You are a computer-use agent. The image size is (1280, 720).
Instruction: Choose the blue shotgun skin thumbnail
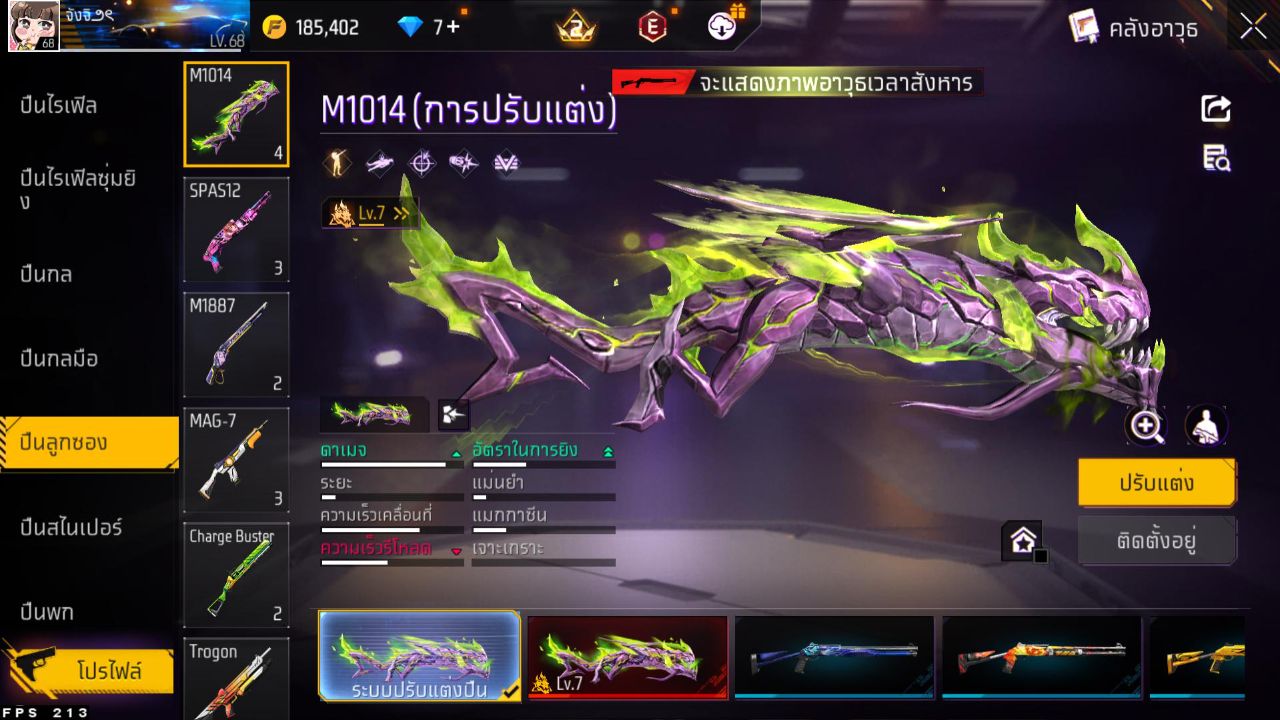(x=834, y=656)
